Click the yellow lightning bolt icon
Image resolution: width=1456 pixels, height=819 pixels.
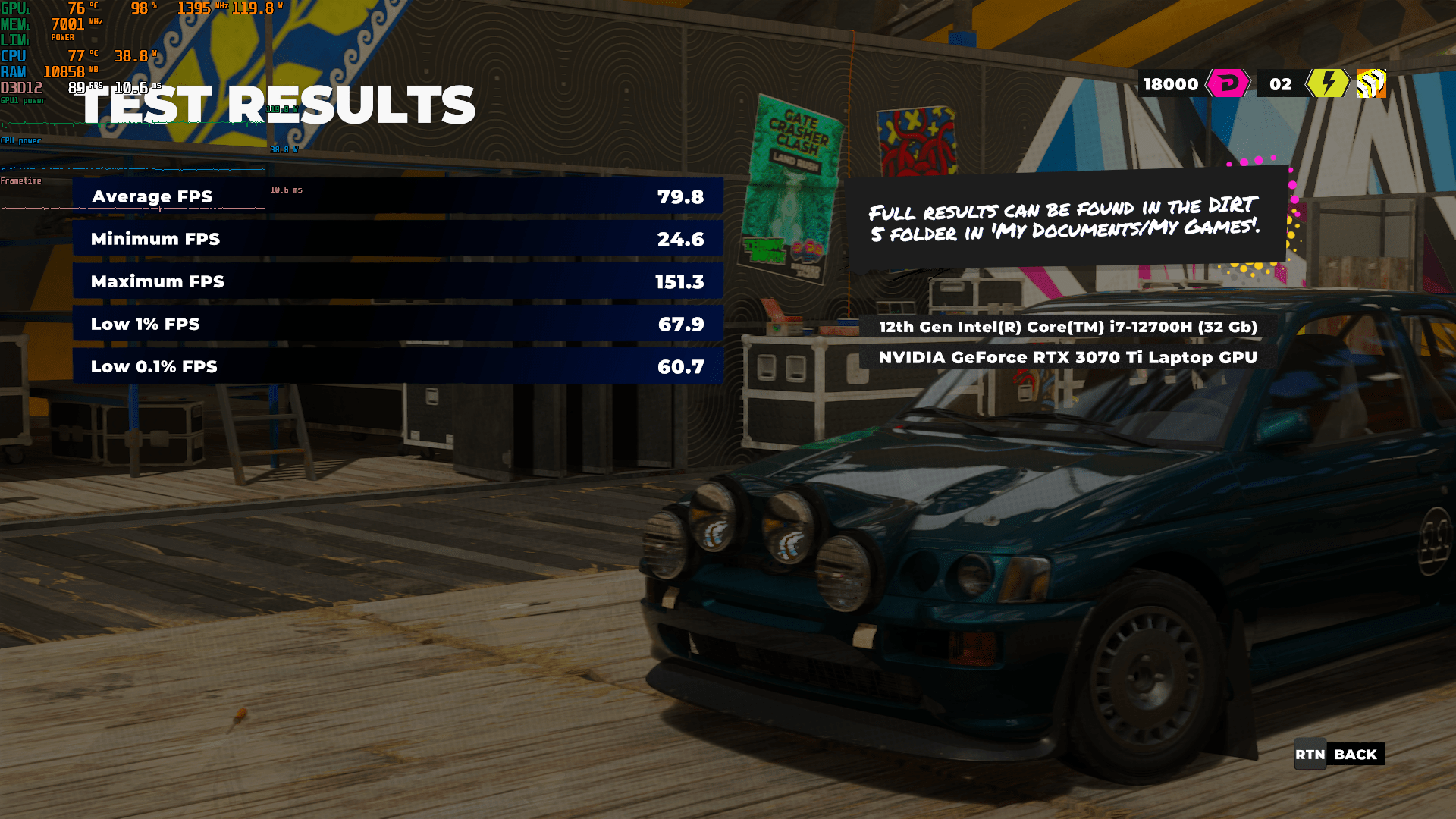pos(1327,83)
